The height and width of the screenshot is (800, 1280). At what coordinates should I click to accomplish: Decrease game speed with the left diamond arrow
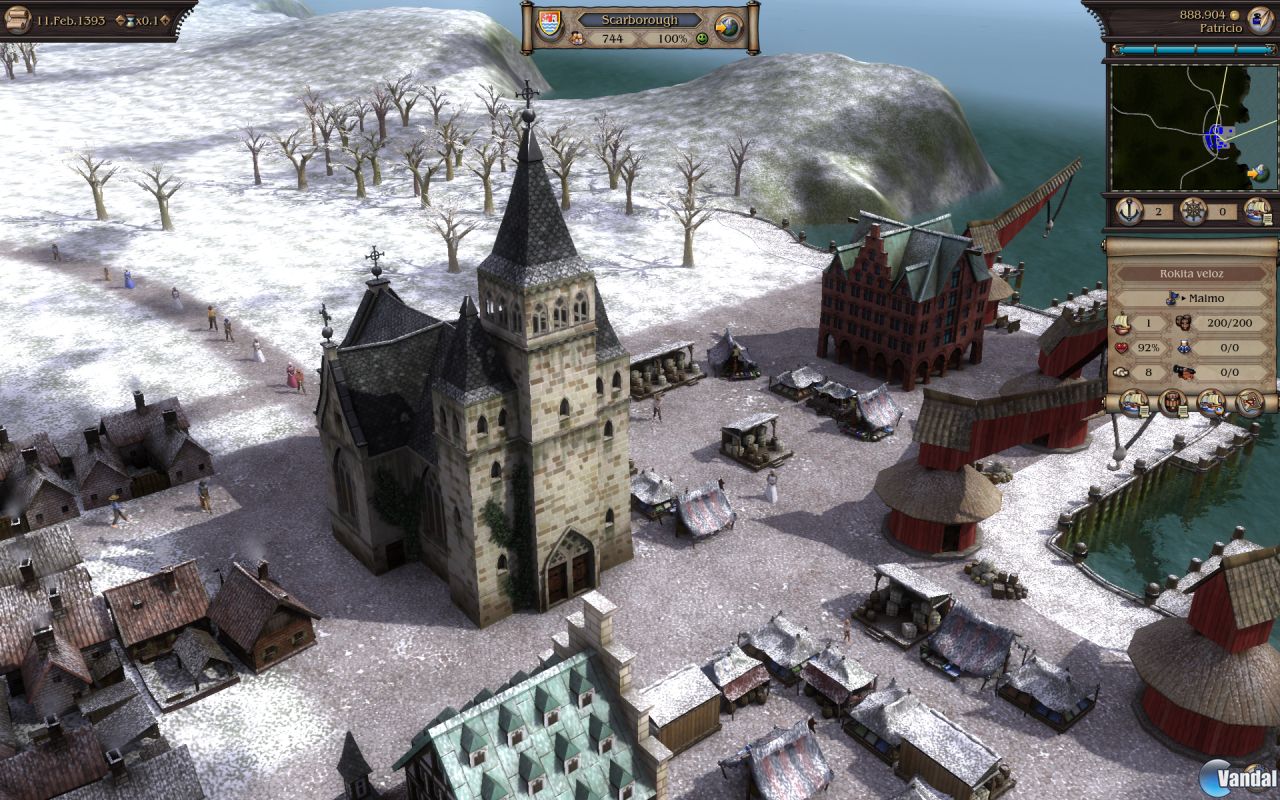coord(121,20)
